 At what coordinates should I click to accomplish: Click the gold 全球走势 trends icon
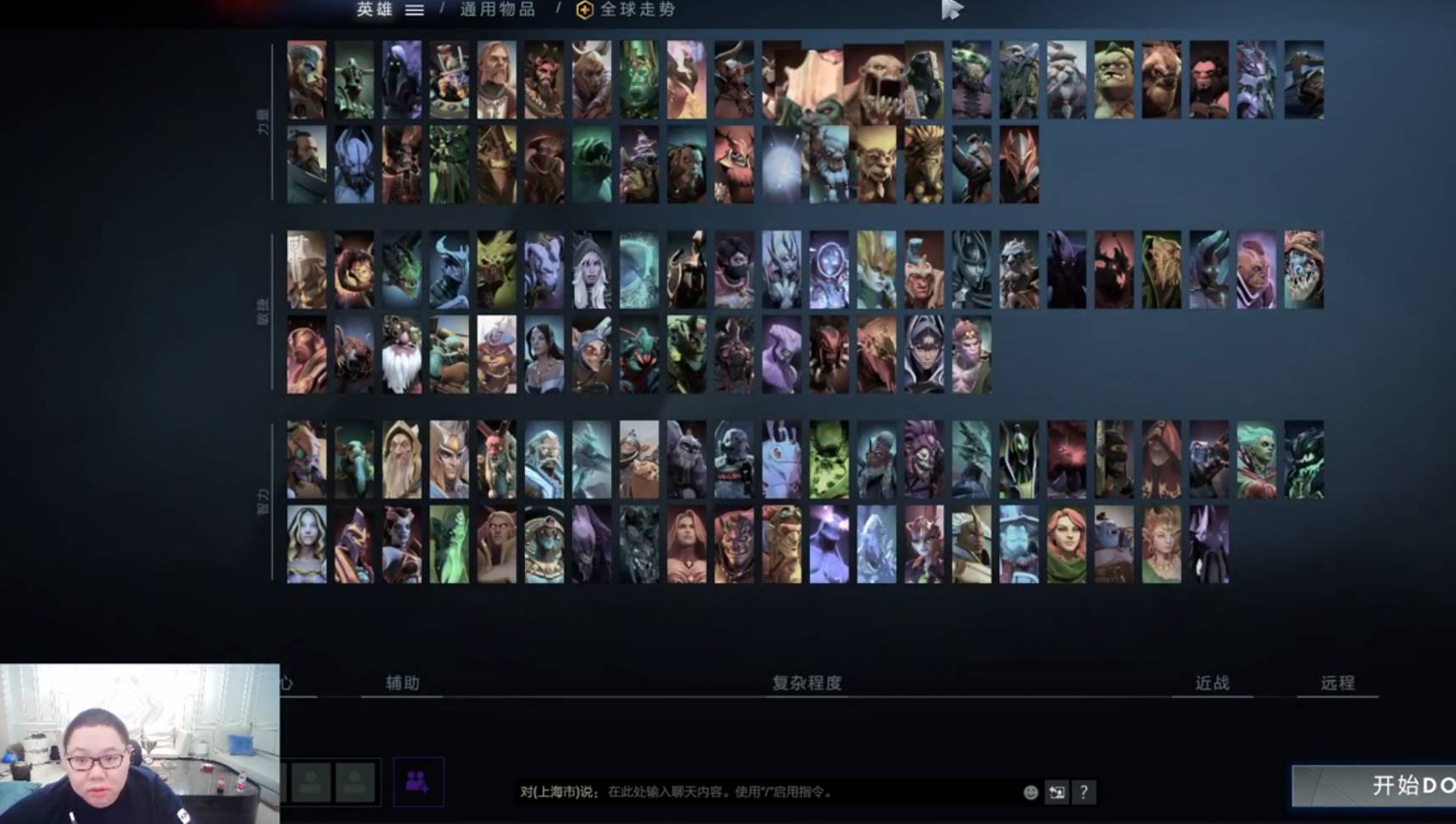click(x=583, y=12)
